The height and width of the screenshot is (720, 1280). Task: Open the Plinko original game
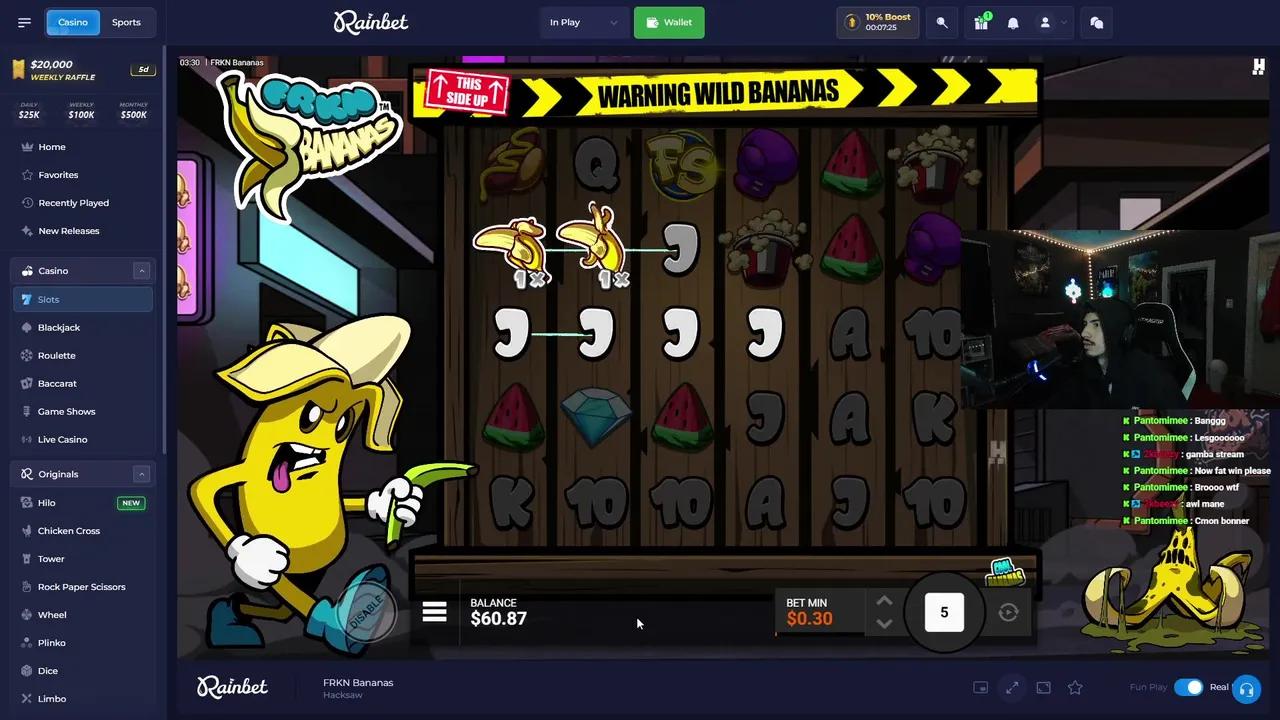click(51, 642)
